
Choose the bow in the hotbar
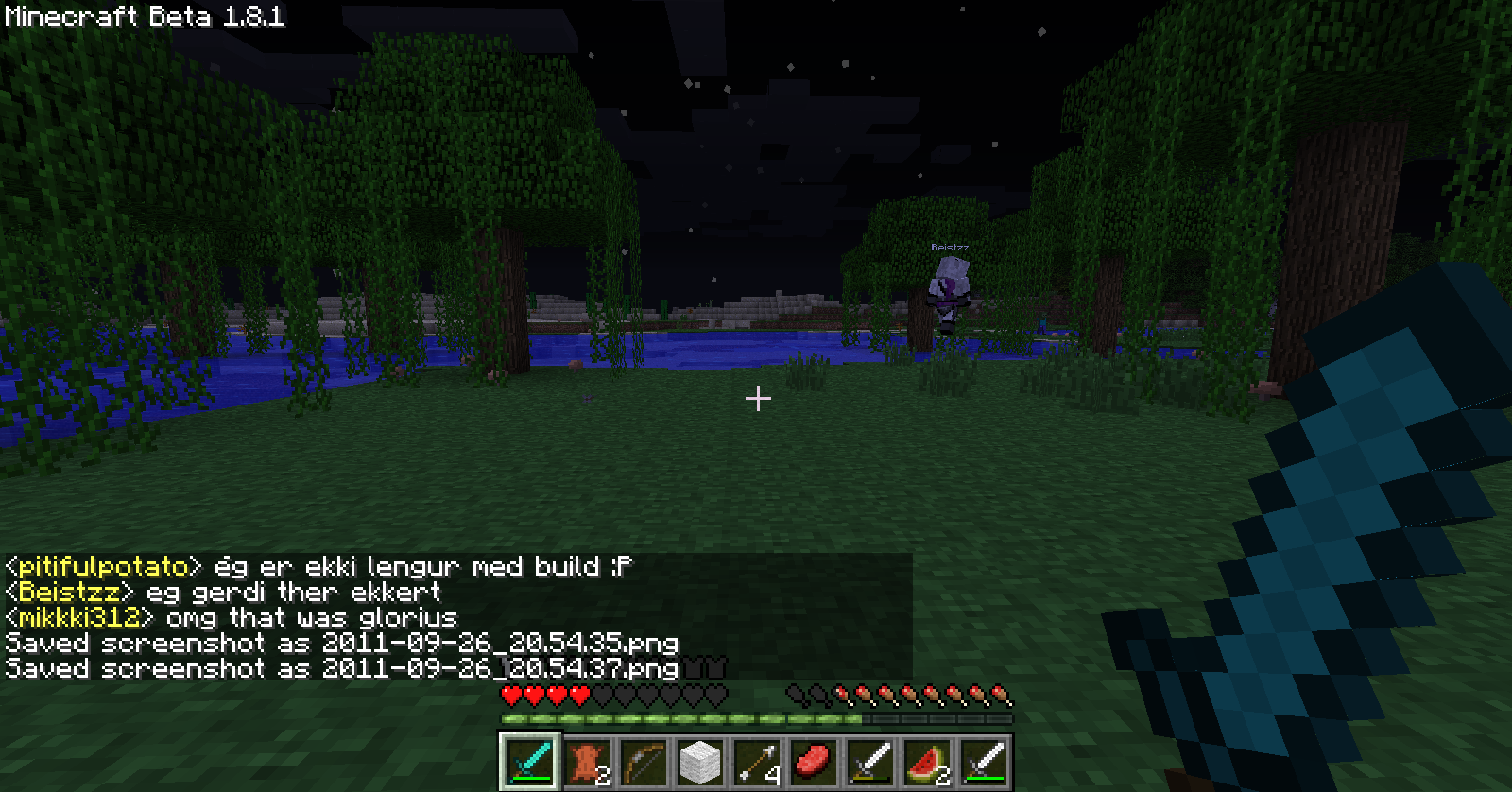pos(644,761)
